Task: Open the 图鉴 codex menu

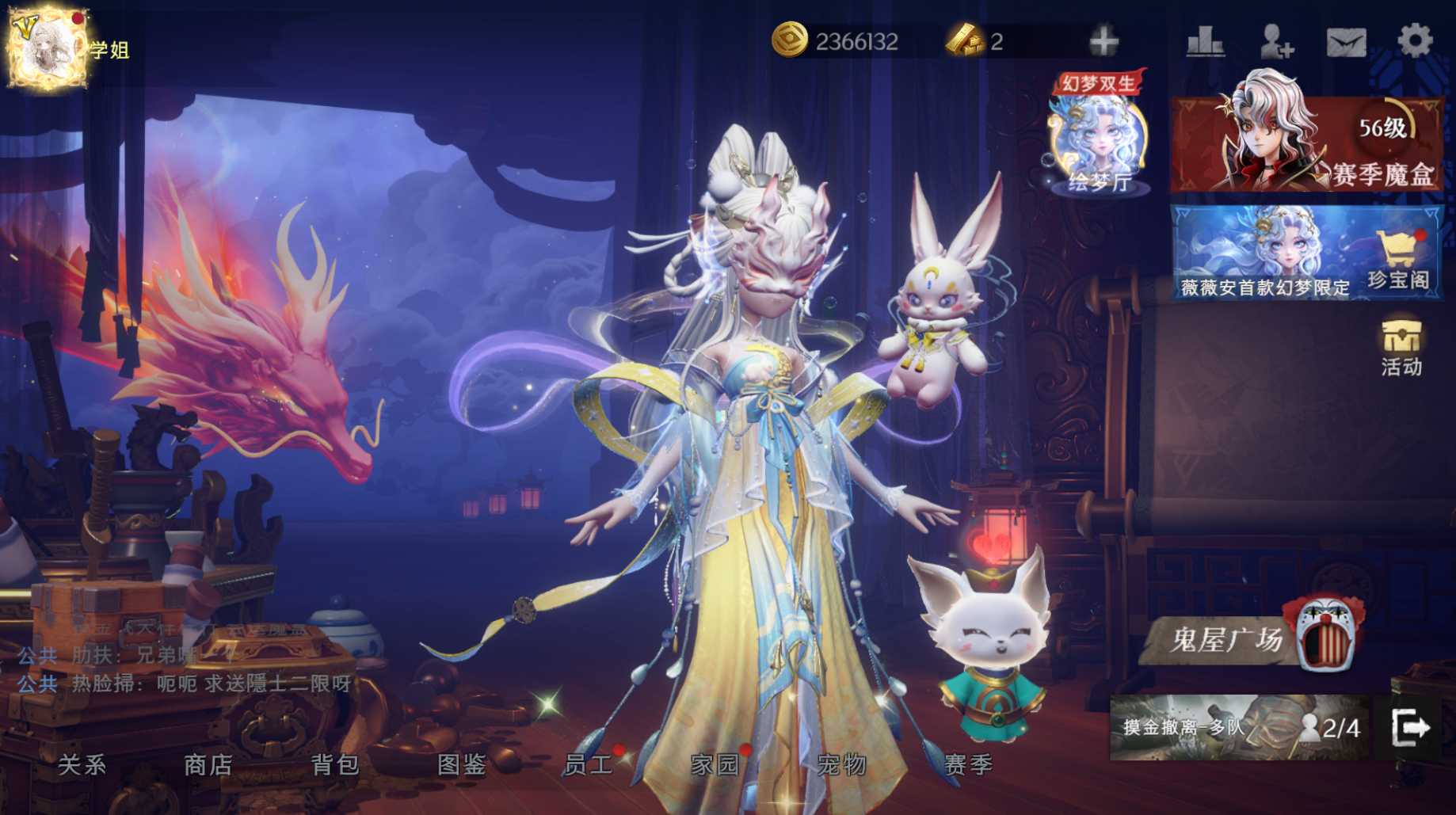Action: pyautogui.click(x=461, y=764)
